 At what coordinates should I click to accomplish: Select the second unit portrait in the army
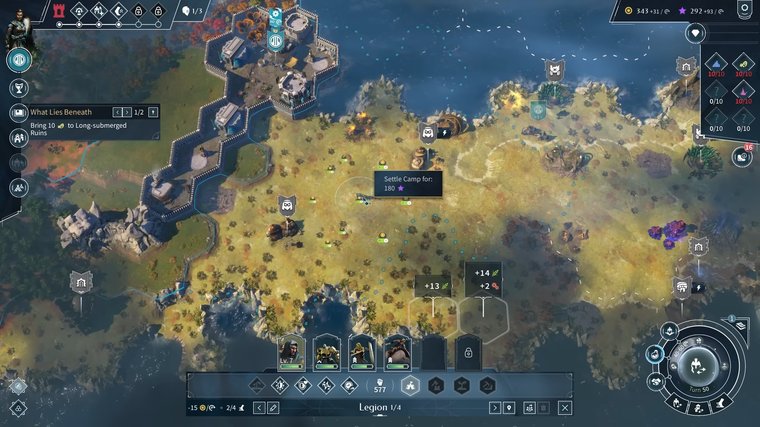click(x=327, y=351)
